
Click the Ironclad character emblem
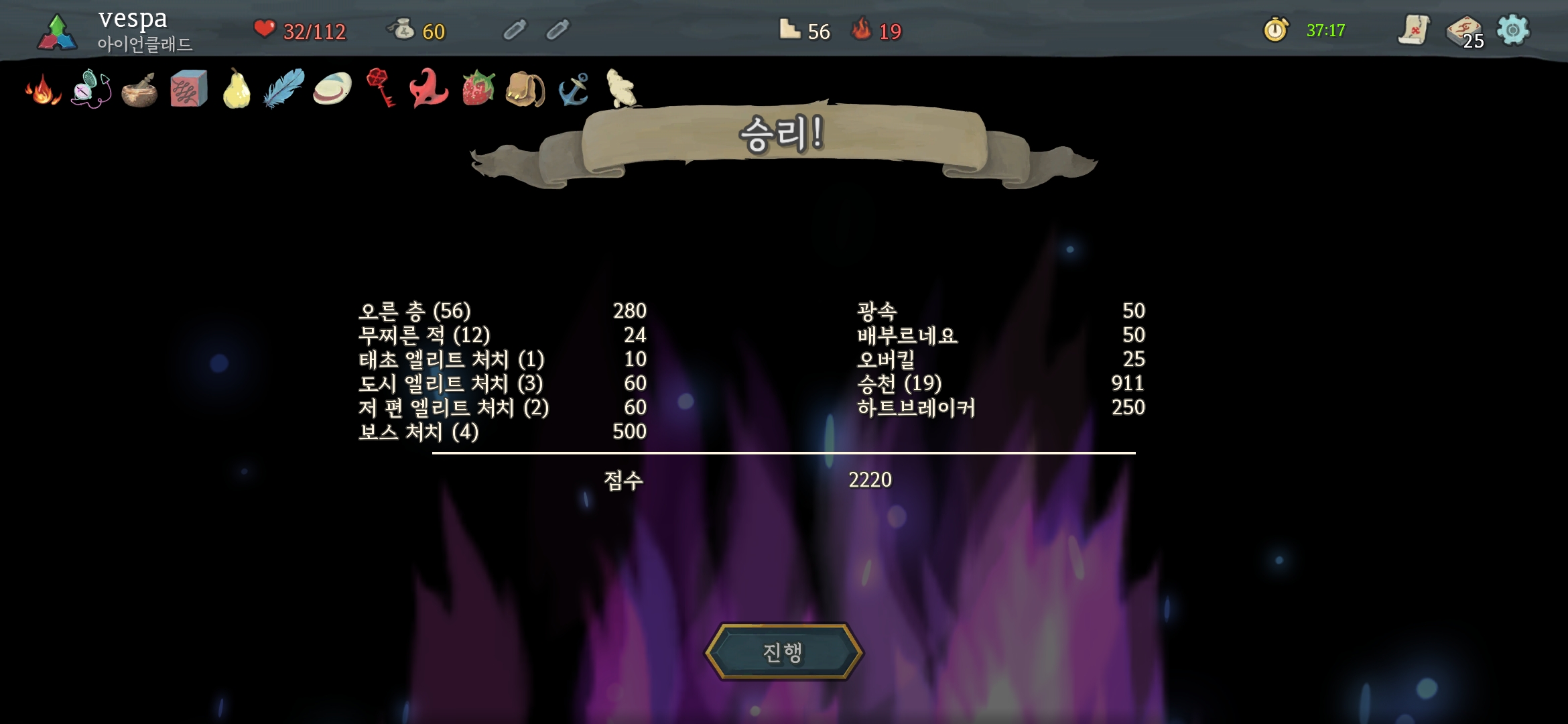click(57, 32)
